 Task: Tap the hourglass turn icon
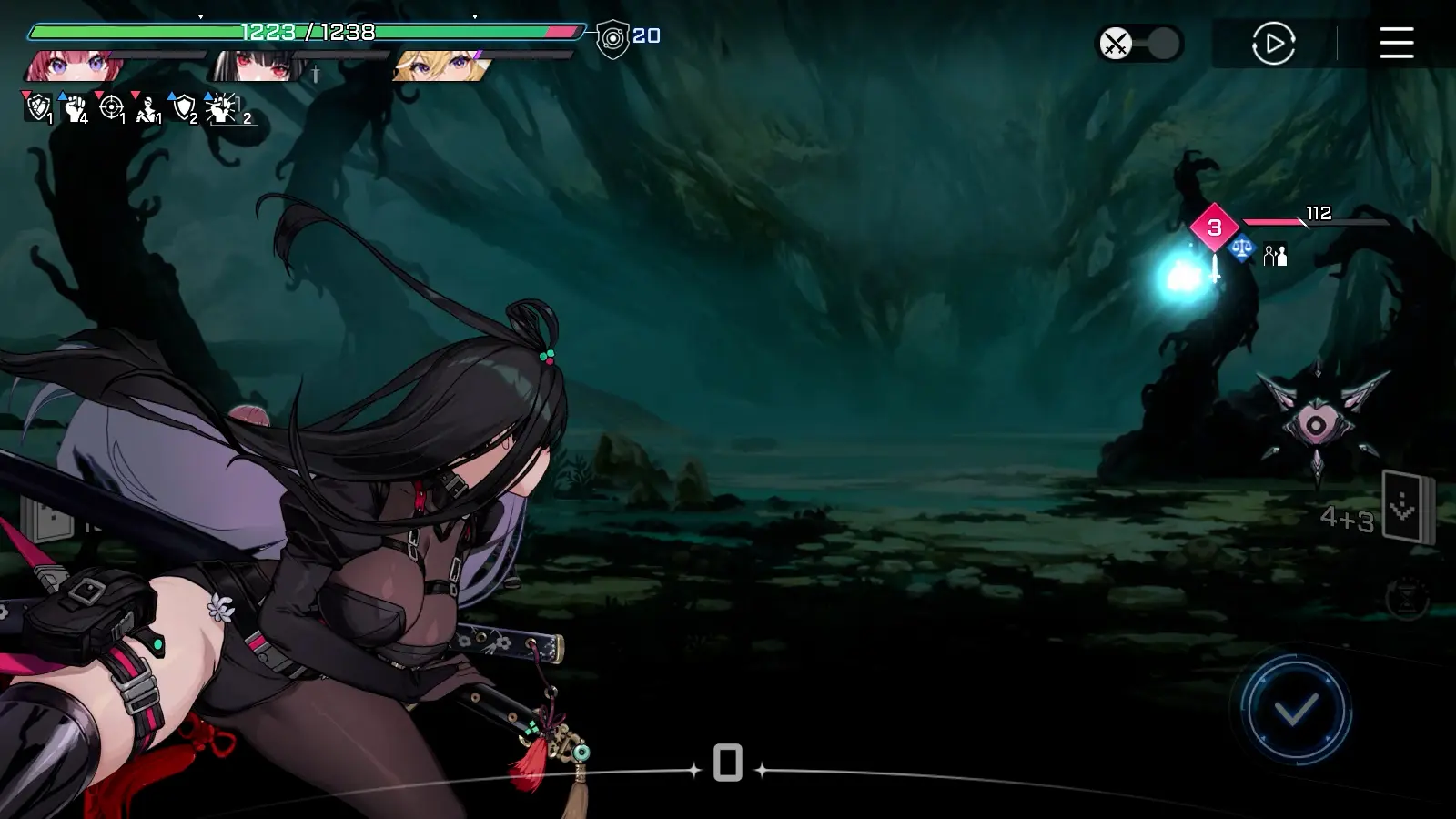coord(1407,599)
